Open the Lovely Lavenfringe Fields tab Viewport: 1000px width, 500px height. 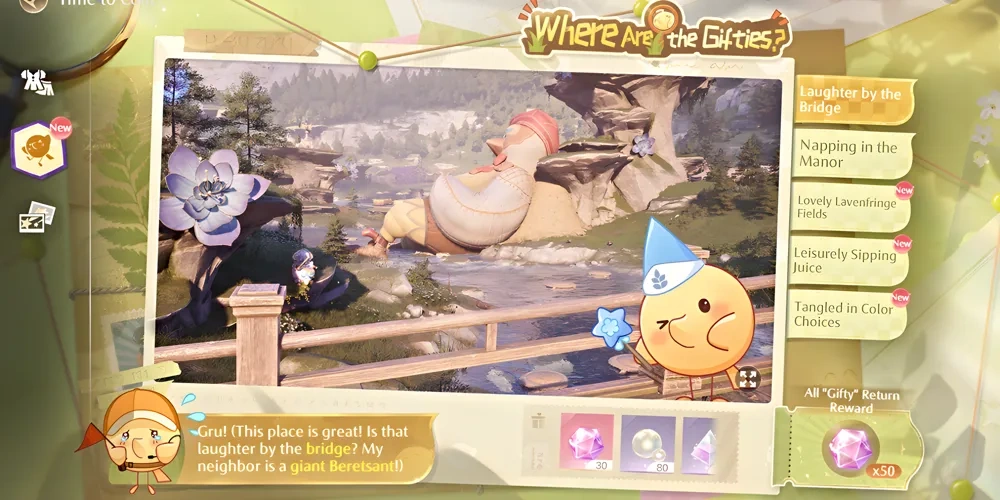(846, 206)
